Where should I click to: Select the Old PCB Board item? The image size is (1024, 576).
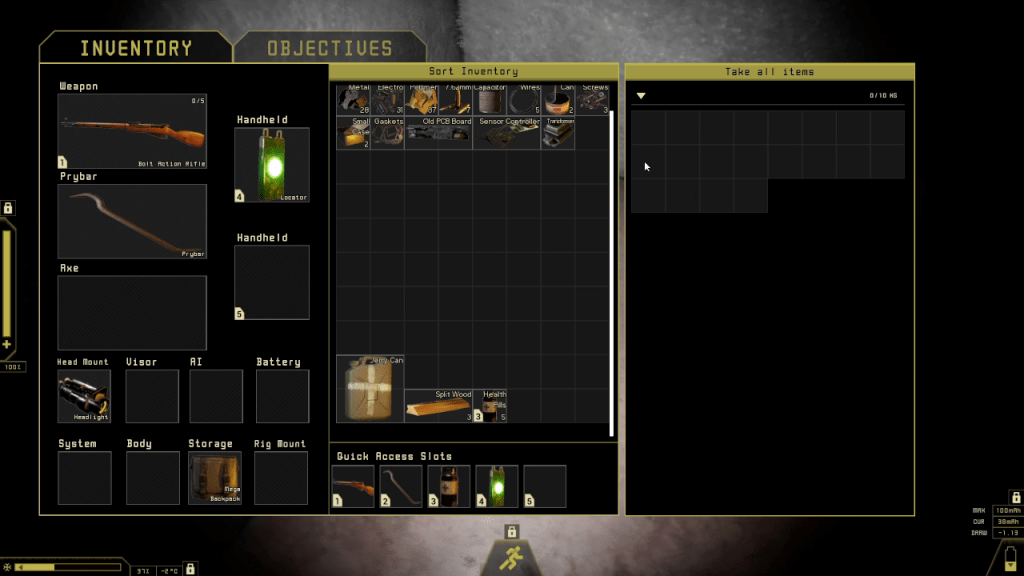click(438, 133)
